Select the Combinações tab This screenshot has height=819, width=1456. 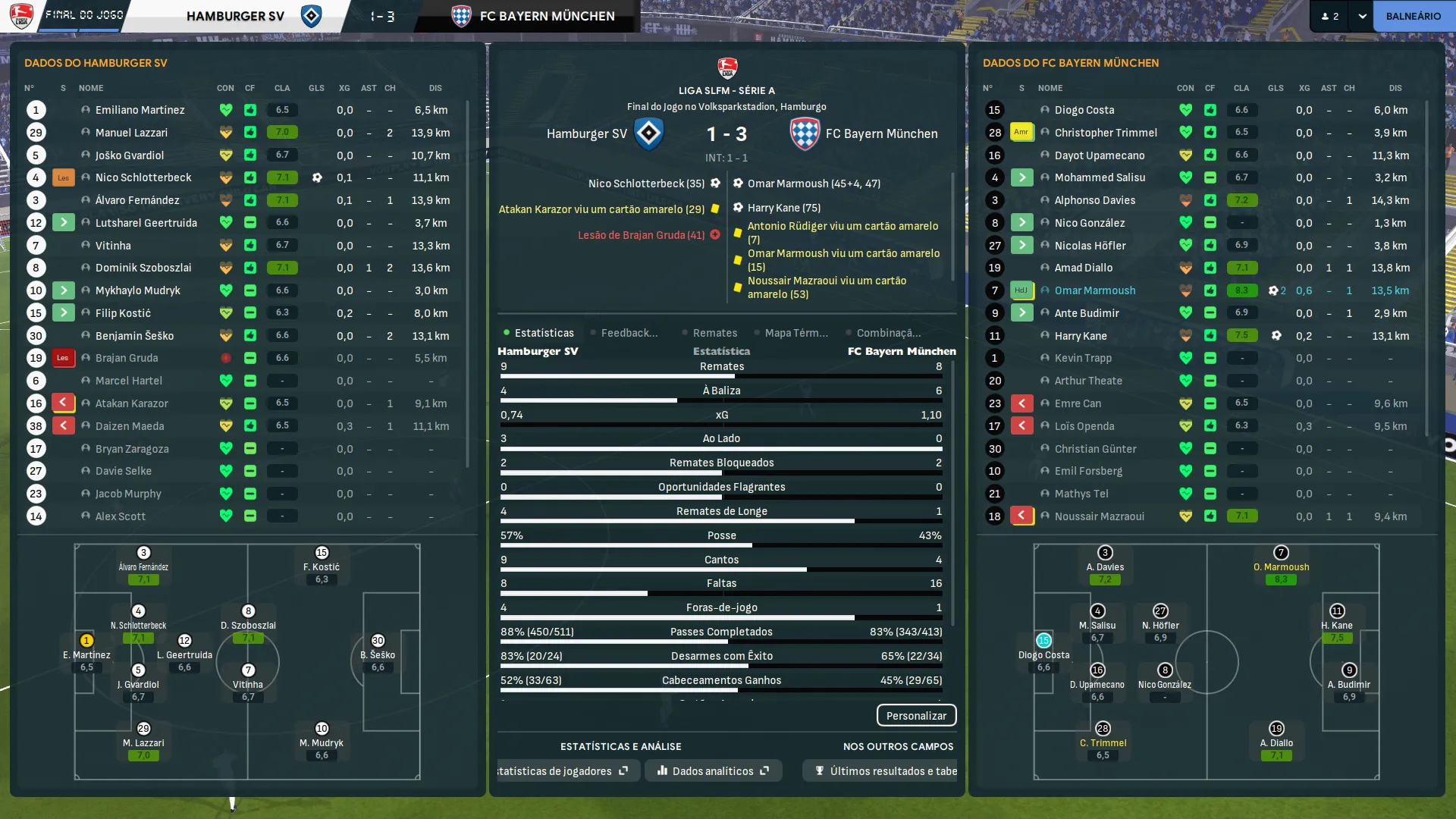tap(888, 333)
